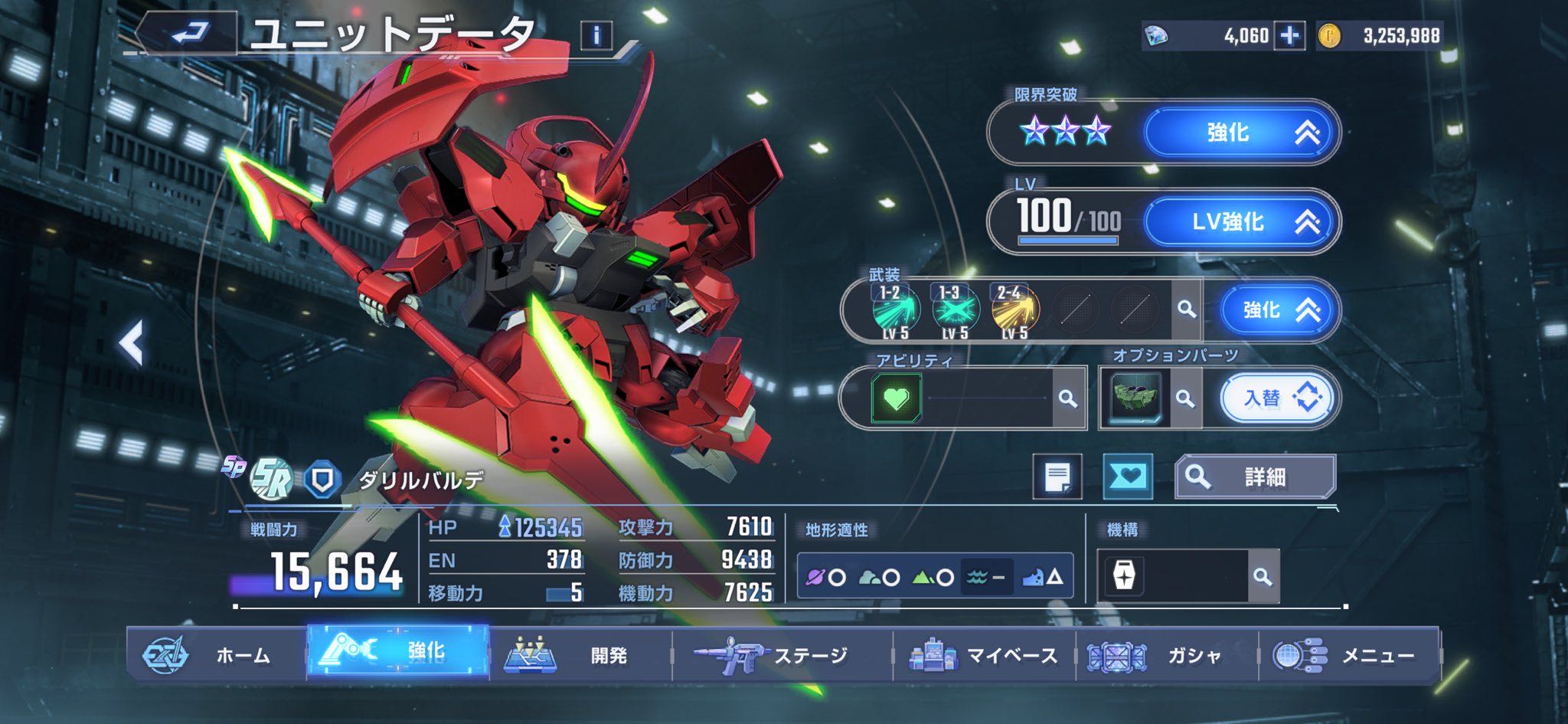Open the 詳細 details button

[x=1256, y=477]
